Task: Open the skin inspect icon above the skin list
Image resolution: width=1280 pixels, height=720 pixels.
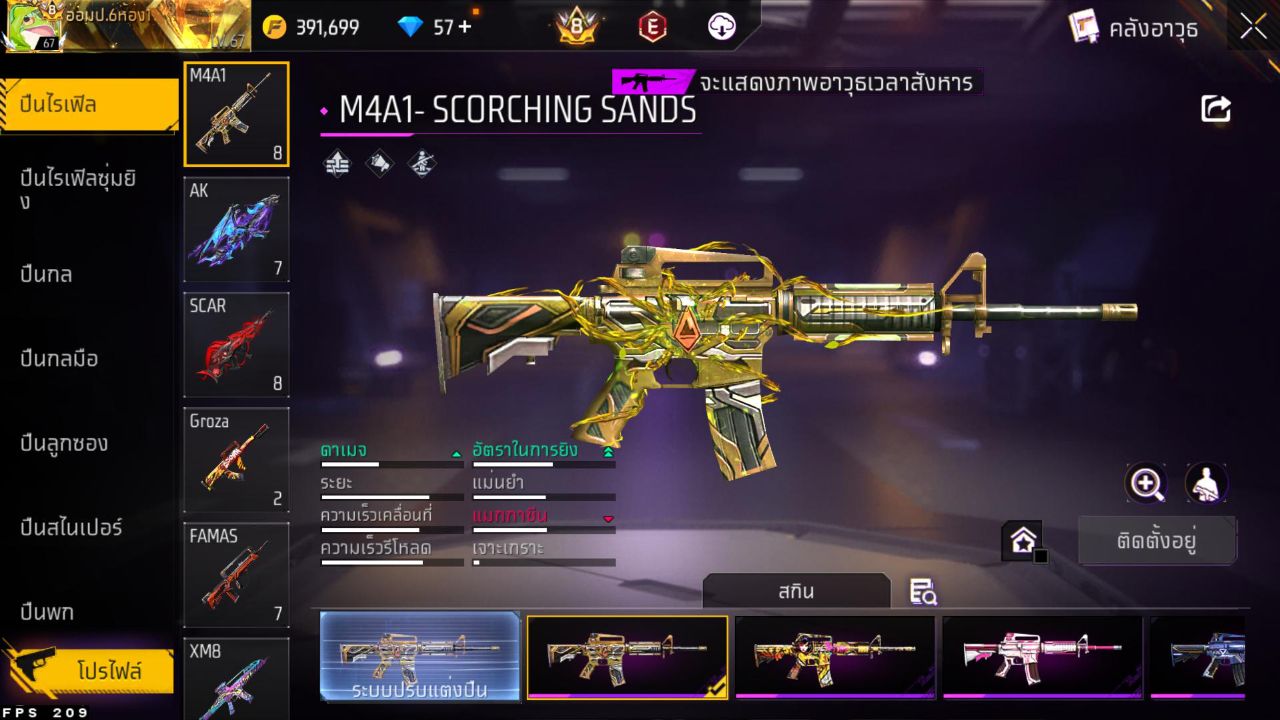Action: 922,592
